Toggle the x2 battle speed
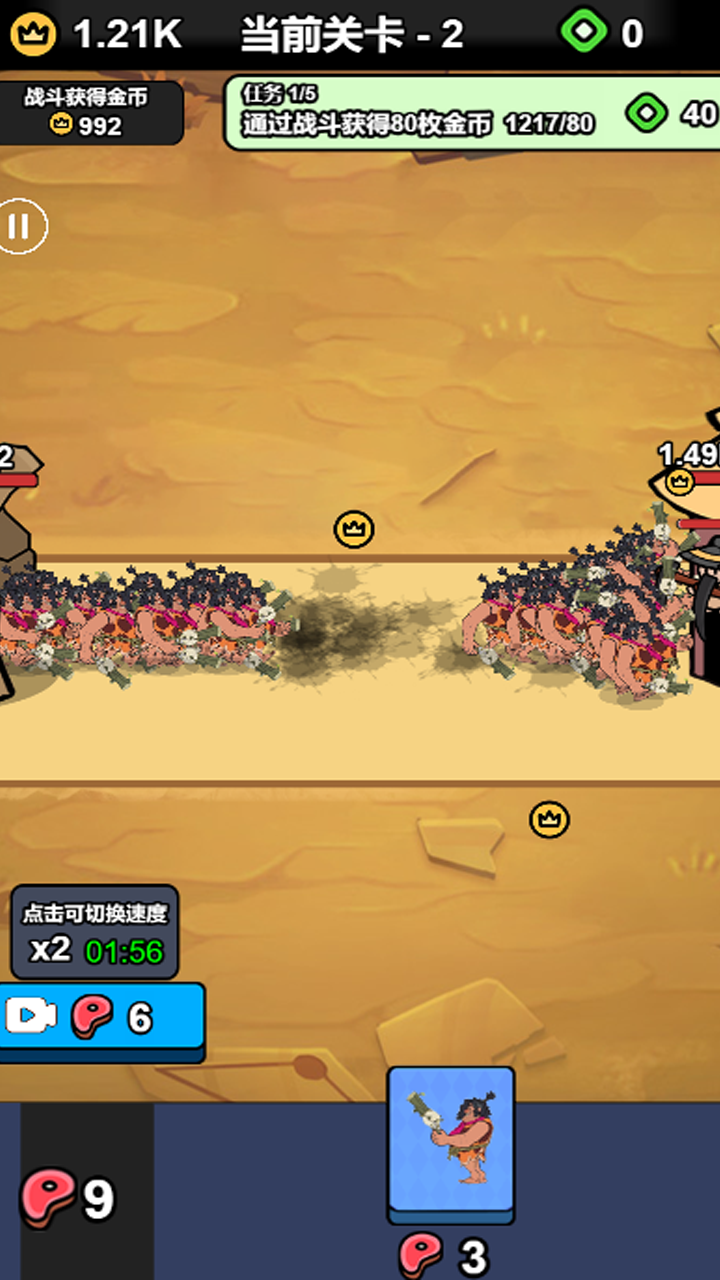Screen dimensions: 720x1280 pyautogui.click(x=95, y=933)
